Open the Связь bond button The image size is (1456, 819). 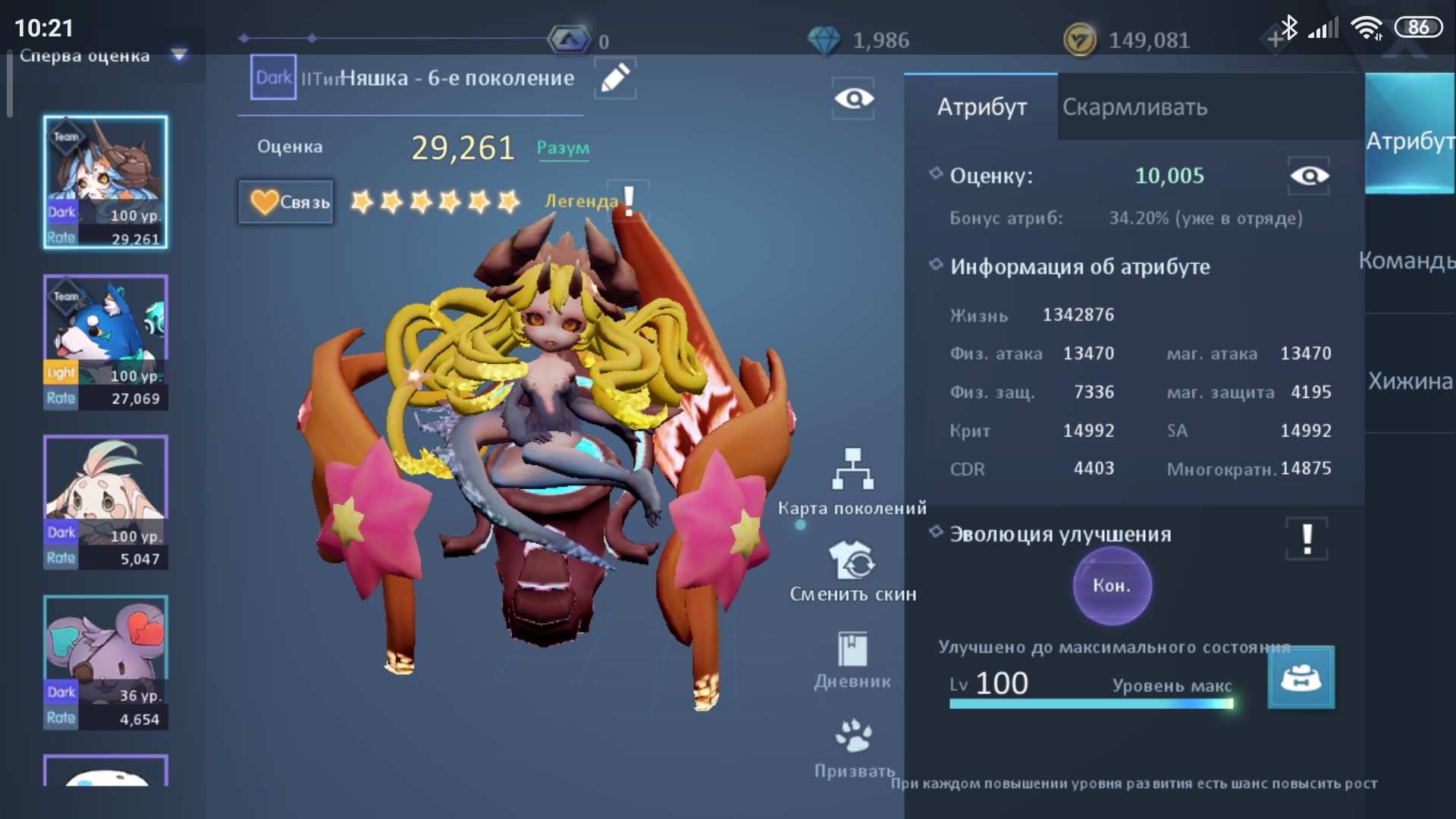point(286,202)
